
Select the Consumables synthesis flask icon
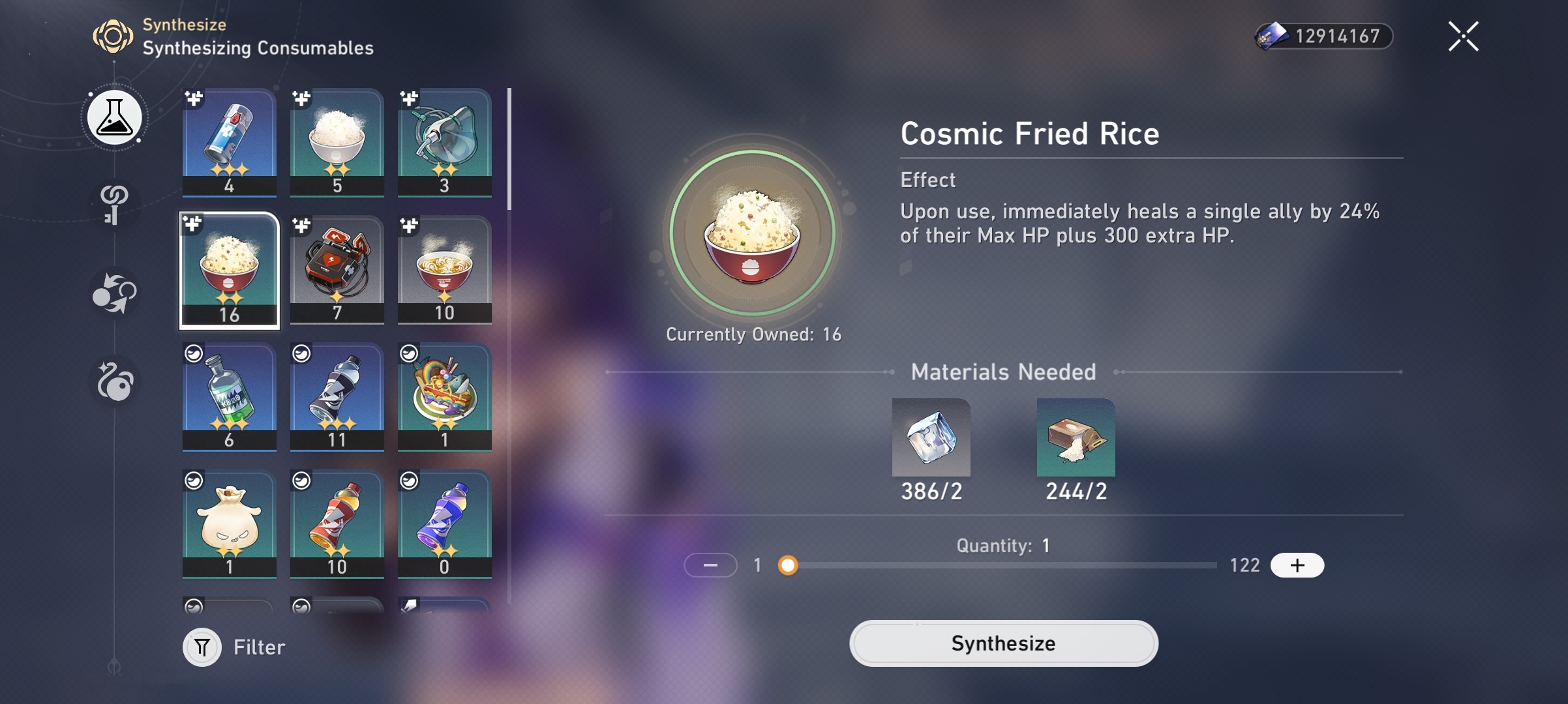[x=115, y=117]
